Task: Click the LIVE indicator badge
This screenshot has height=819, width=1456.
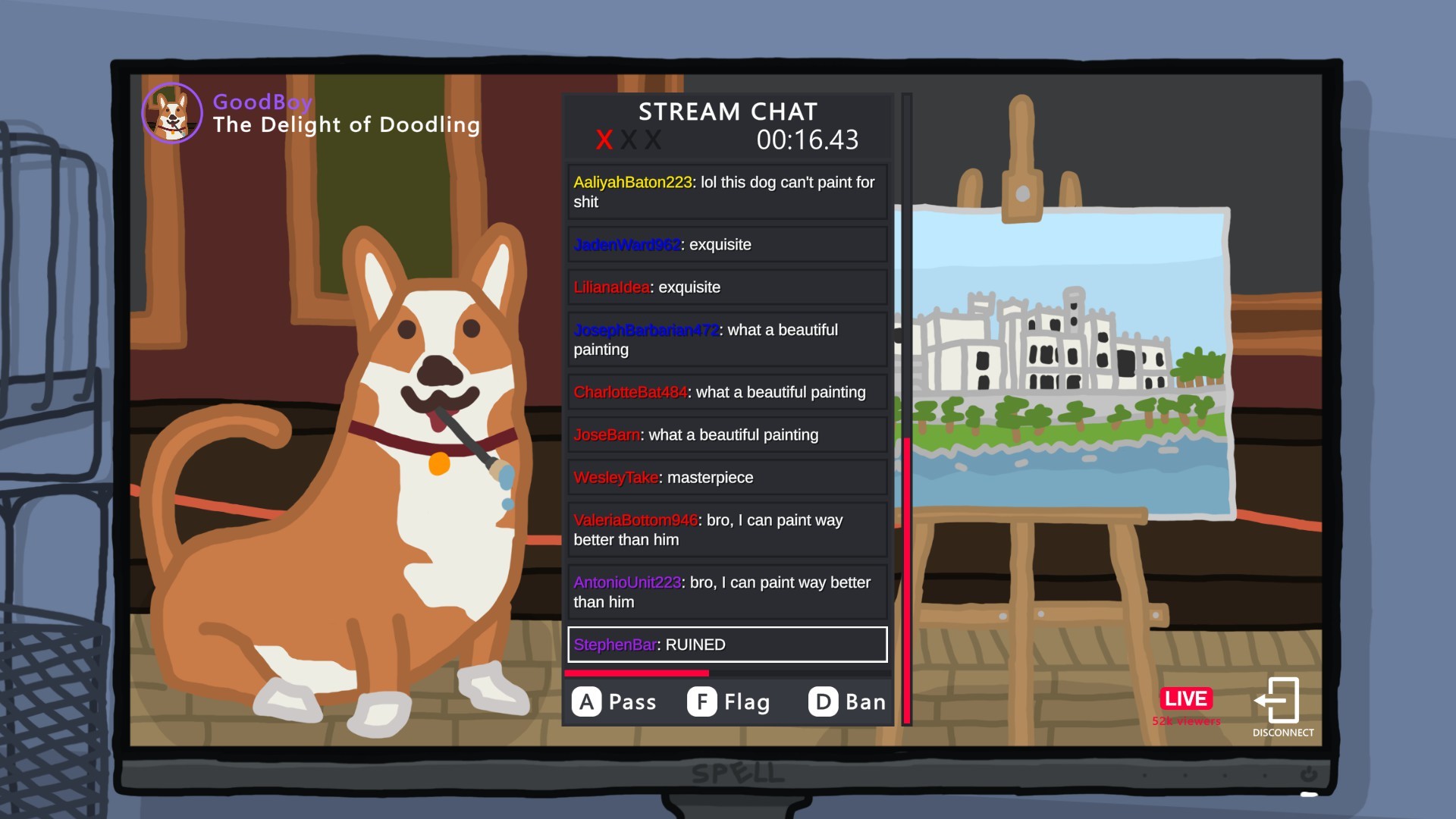Action: (x=1186, y=698)
